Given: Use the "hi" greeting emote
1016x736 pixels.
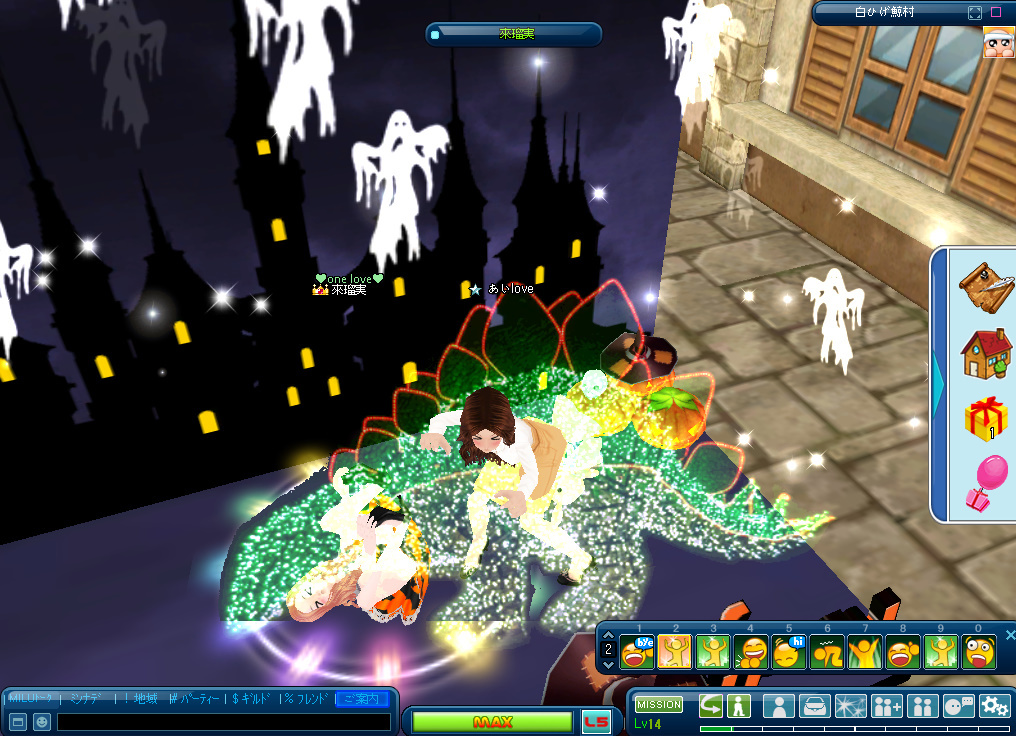Looking at the screenshot, I should [788, 653].
